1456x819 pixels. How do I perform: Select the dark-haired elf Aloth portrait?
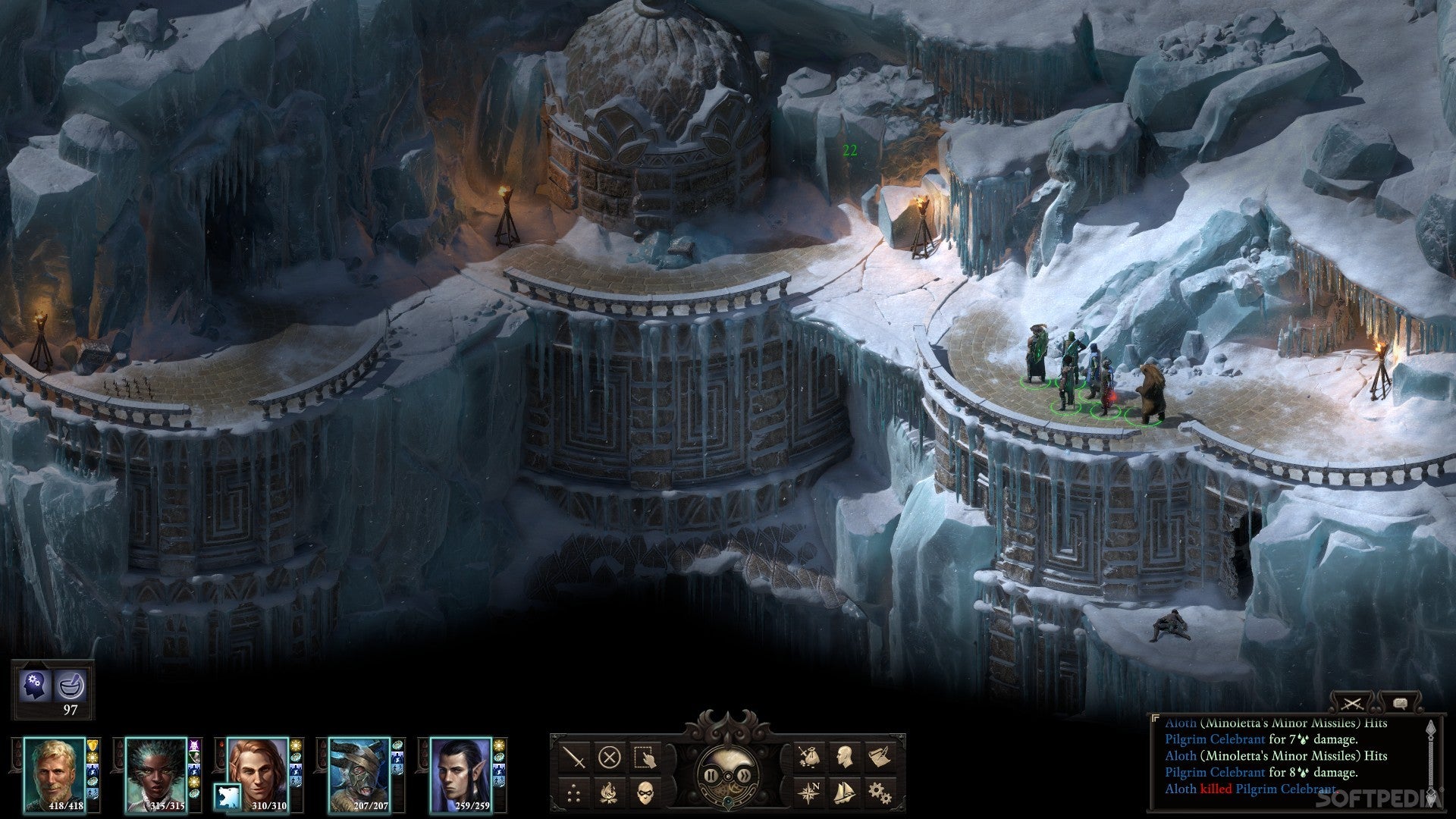click(x=461, y=775)
